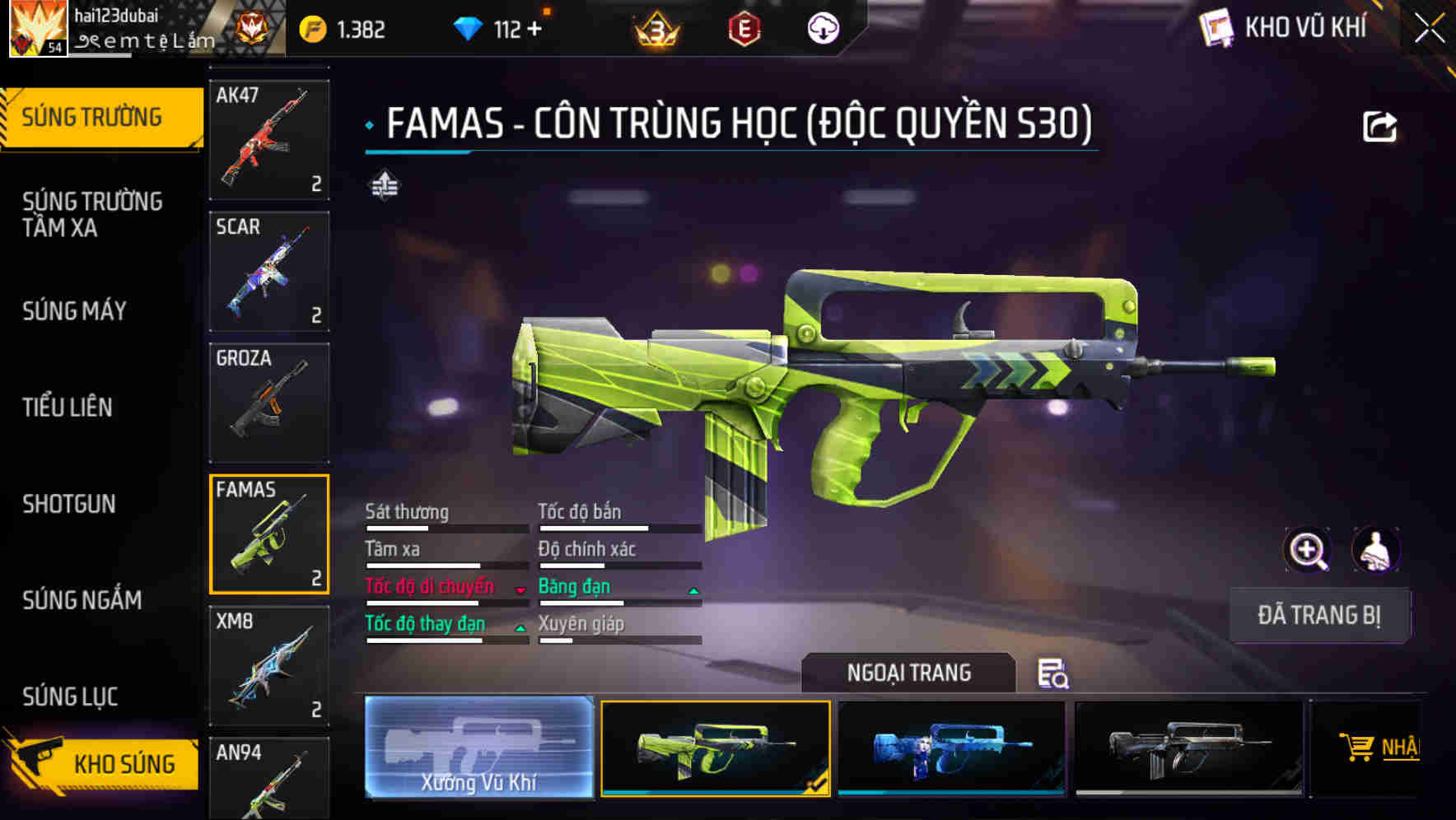Select the XM8 weapon tile
This screenshot has width=1456, height=820.
point(269,665)
